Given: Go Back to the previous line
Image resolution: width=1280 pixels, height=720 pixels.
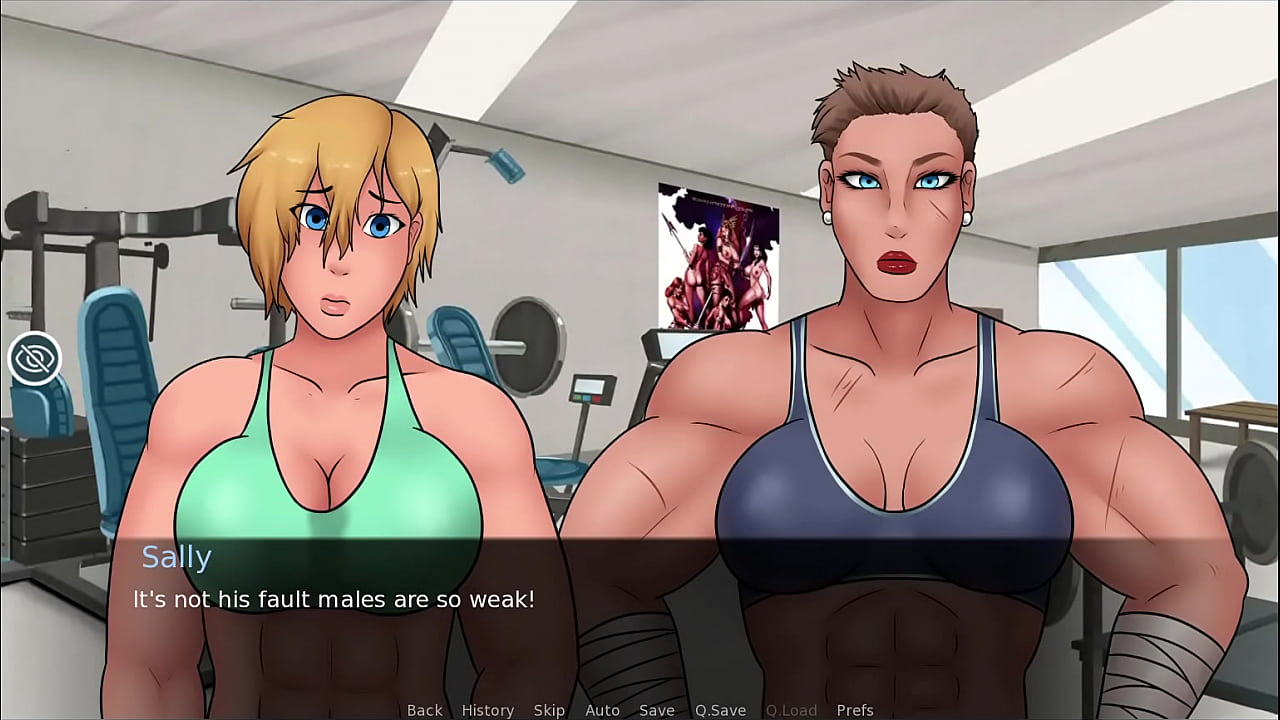Looking at the screenshot, I should (x=424, y=710).
